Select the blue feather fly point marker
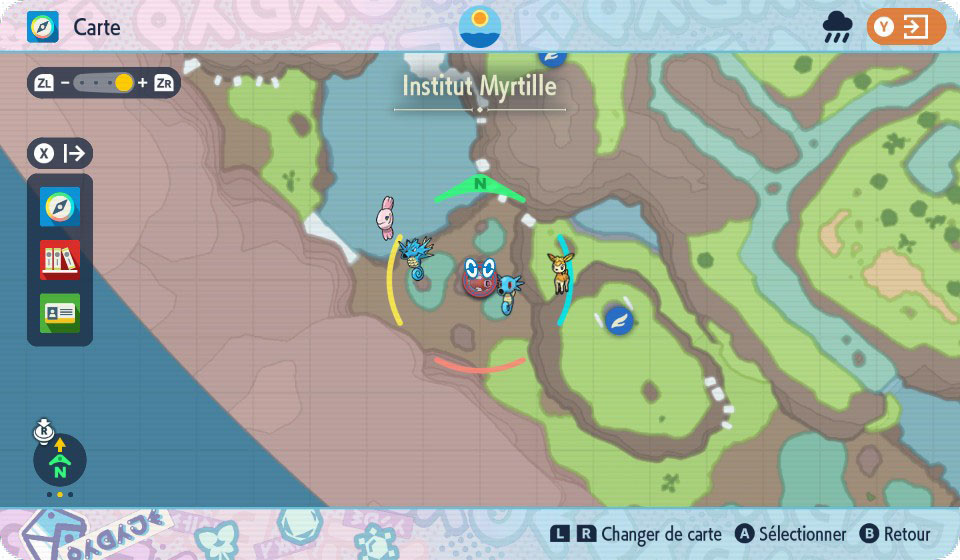The image size is (960, 560). pyautogui.click(x=619, y=320)
